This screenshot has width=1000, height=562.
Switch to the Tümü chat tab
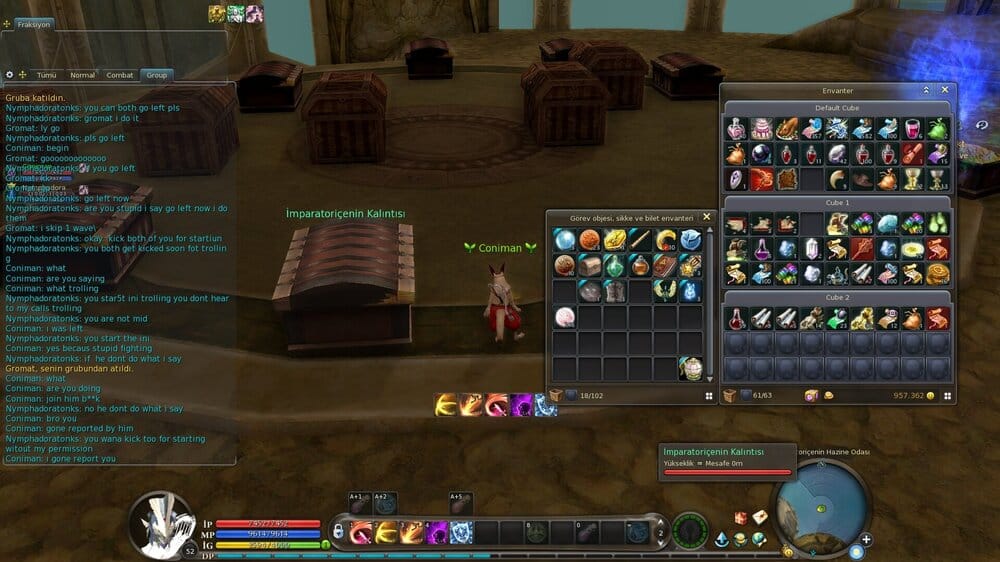click(46, 75)
